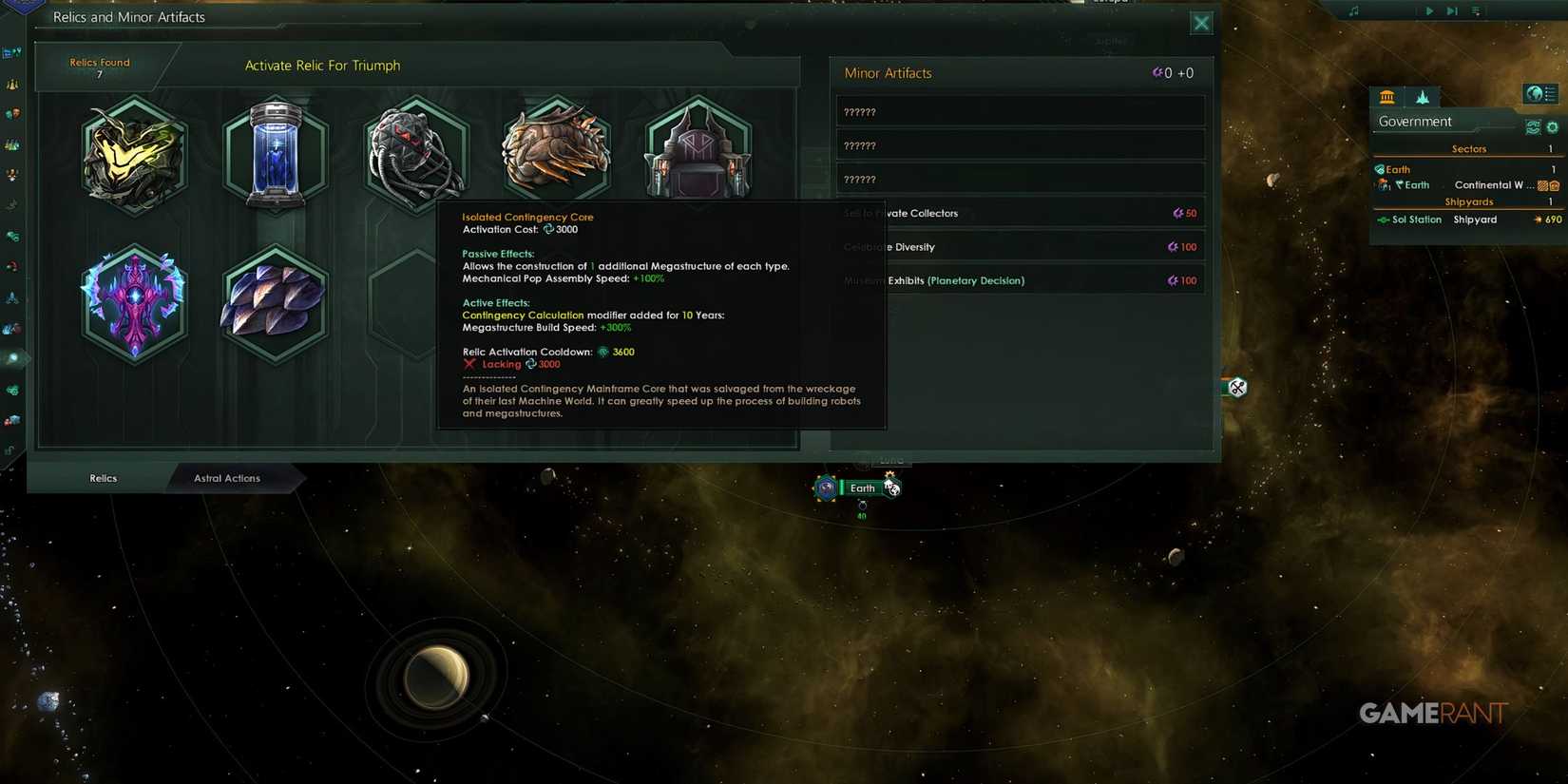Activate Celebrate Diversity for 100 artifacts

(x=1019, y=246)
